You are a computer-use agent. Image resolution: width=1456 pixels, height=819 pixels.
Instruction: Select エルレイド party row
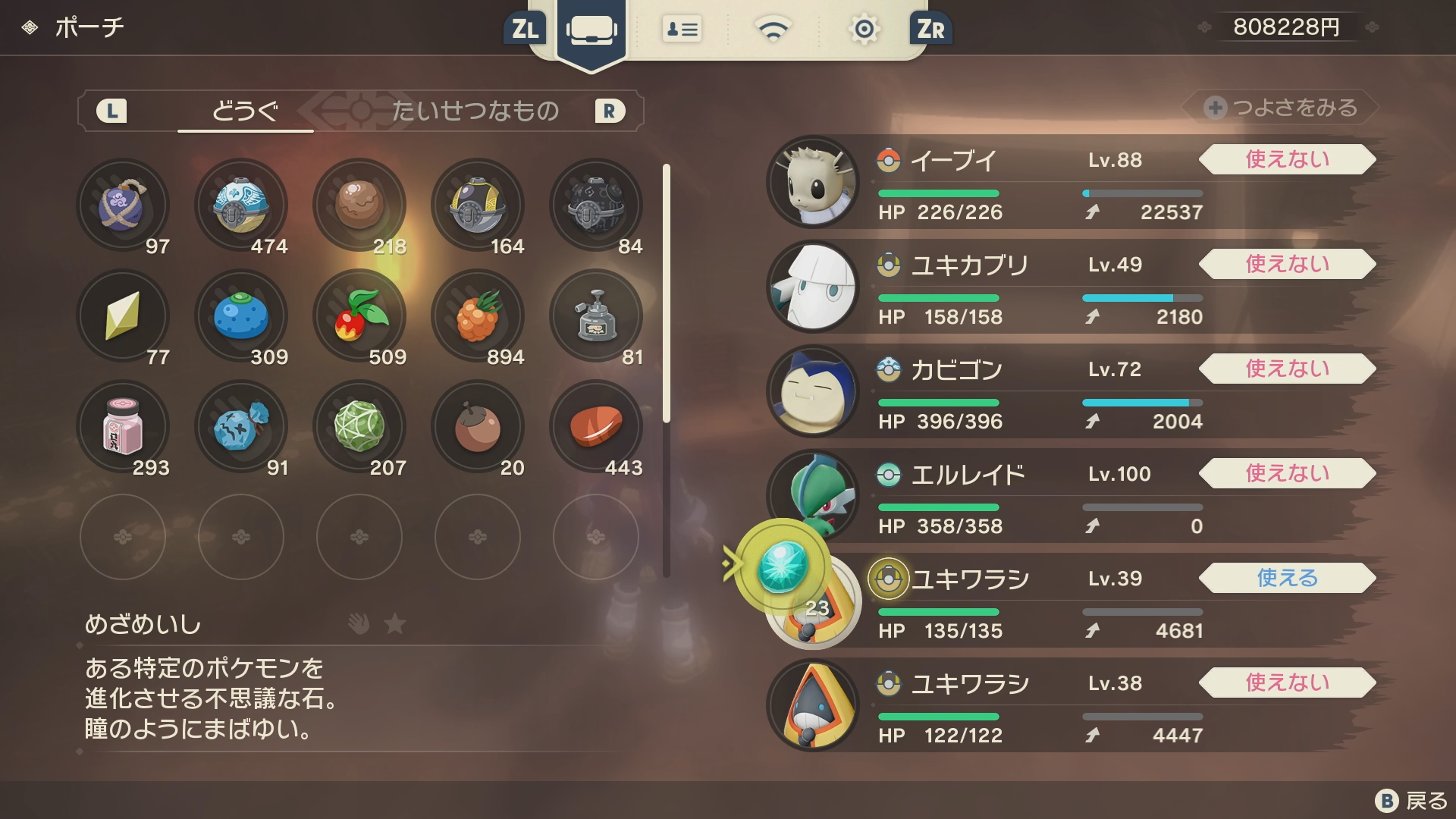click(1062, 497)
